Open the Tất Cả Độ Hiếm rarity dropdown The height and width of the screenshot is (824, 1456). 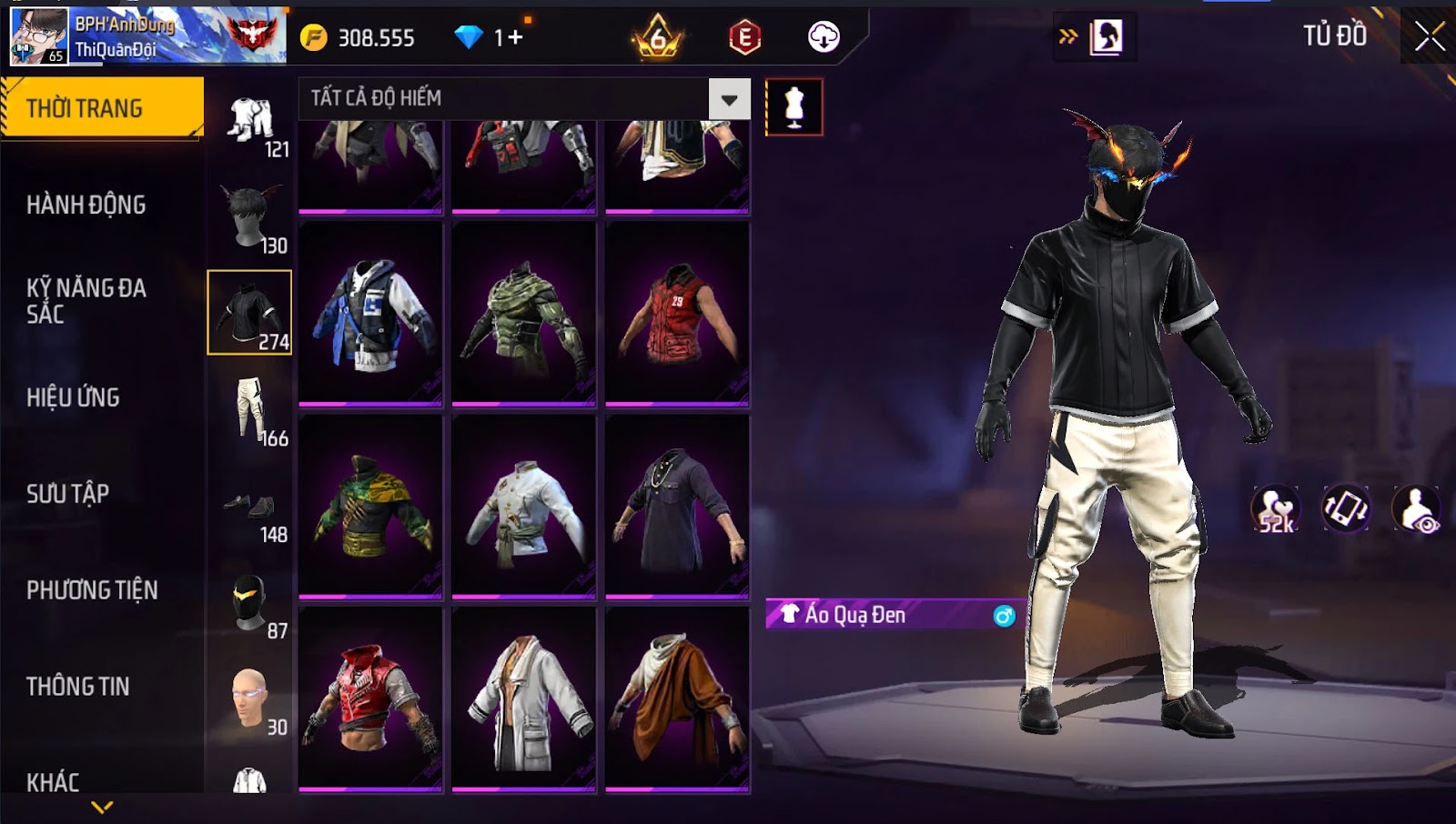[x=729, y=99]
